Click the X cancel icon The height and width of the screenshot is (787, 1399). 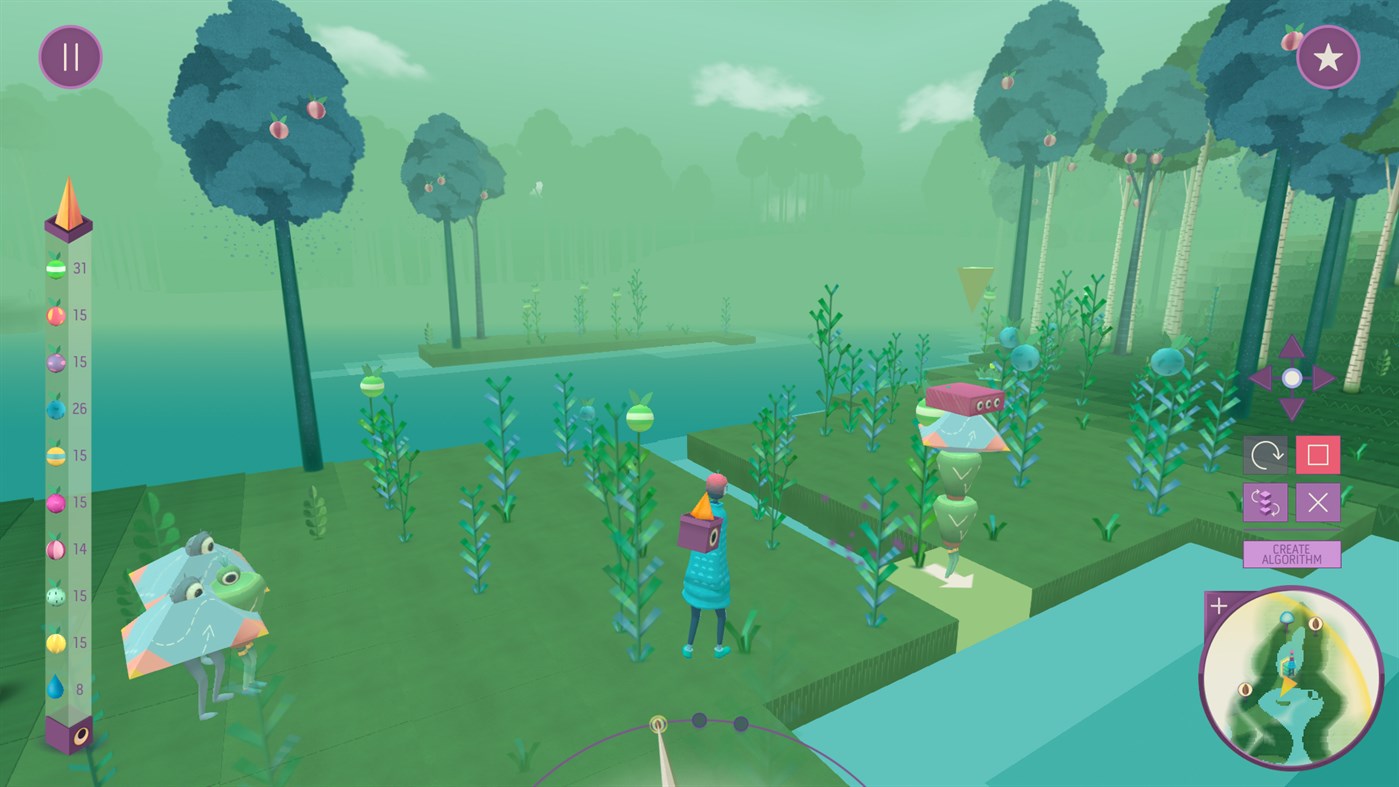(x=1317, y=502)
